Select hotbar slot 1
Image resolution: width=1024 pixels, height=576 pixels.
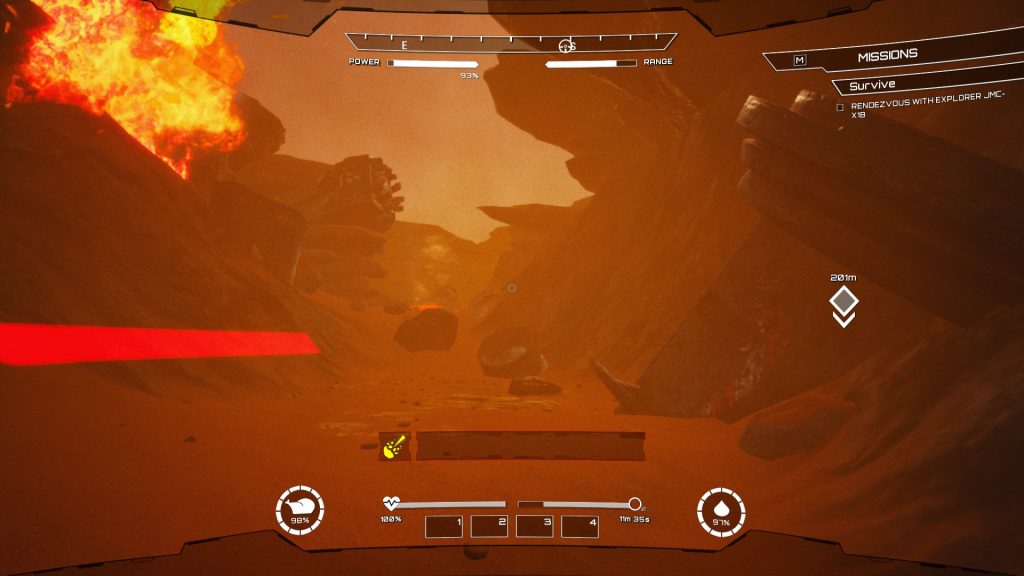tap(444, 526)
